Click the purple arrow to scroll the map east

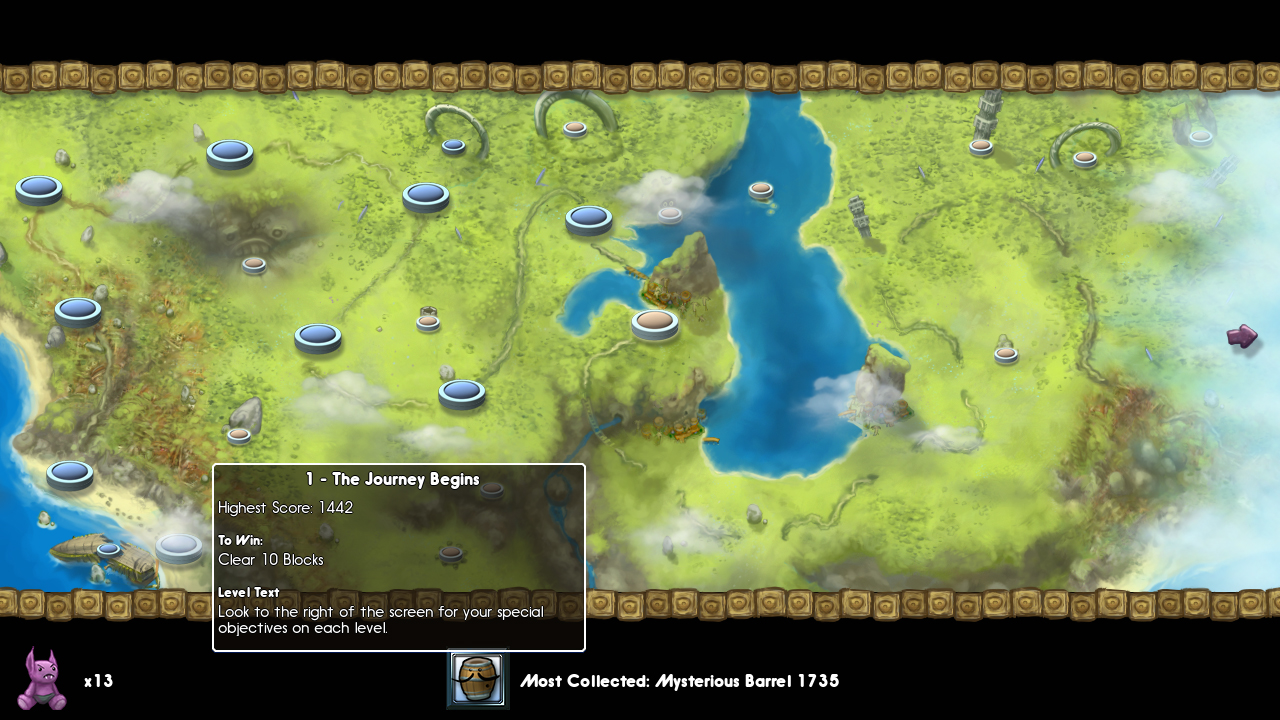pos(1241,337)
